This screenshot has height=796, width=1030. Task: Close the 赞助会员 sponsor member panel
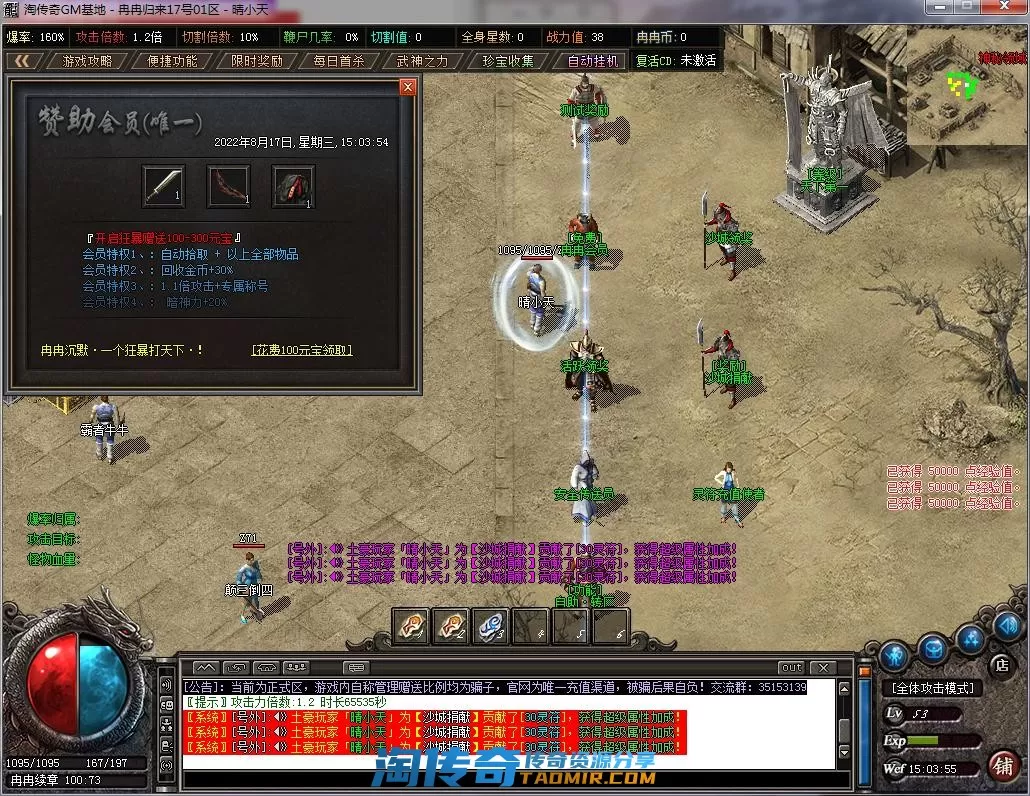coord(407,87)
